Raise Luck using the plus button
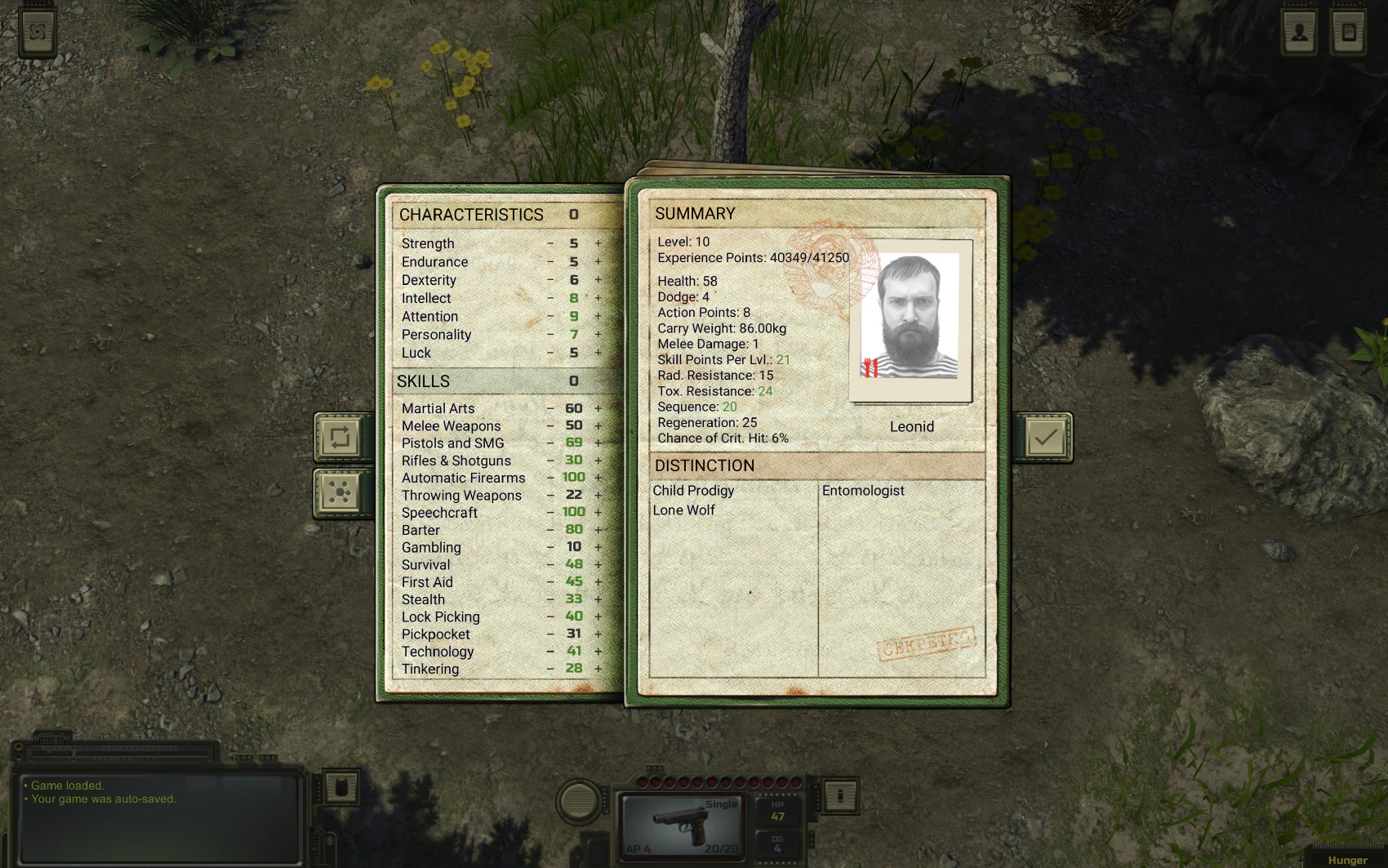 598,353
